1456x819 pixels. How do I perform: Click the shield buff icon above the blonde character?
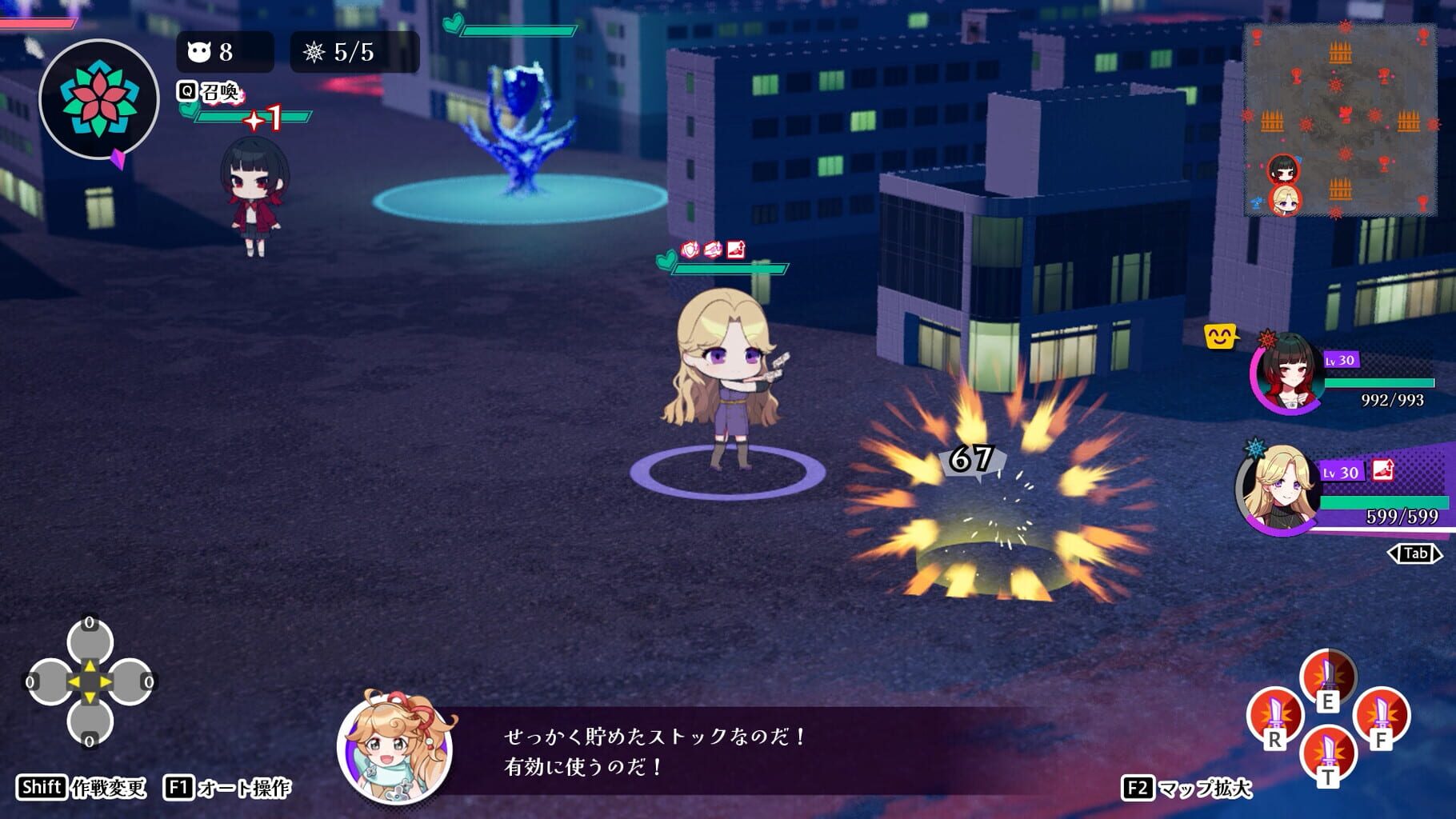[x=690, y=248]
